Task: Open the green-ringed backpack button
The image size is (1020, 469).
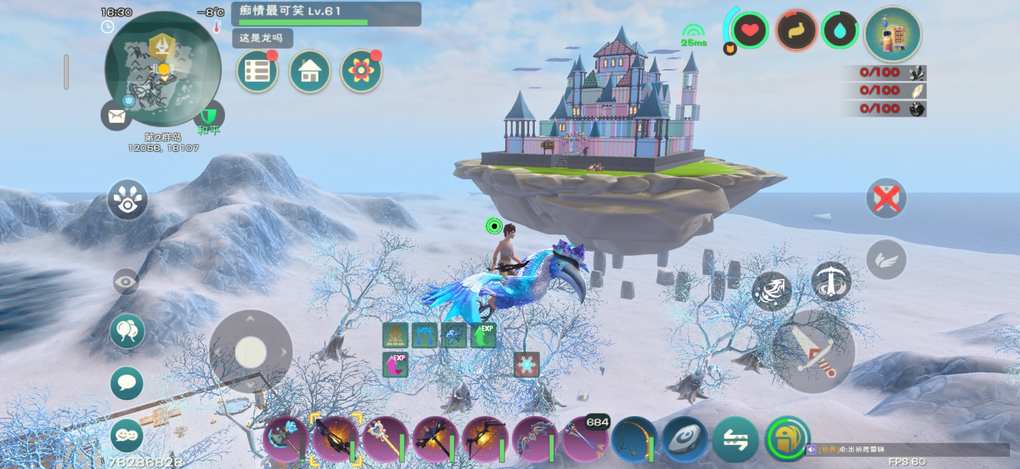Action: coord(787,439)
